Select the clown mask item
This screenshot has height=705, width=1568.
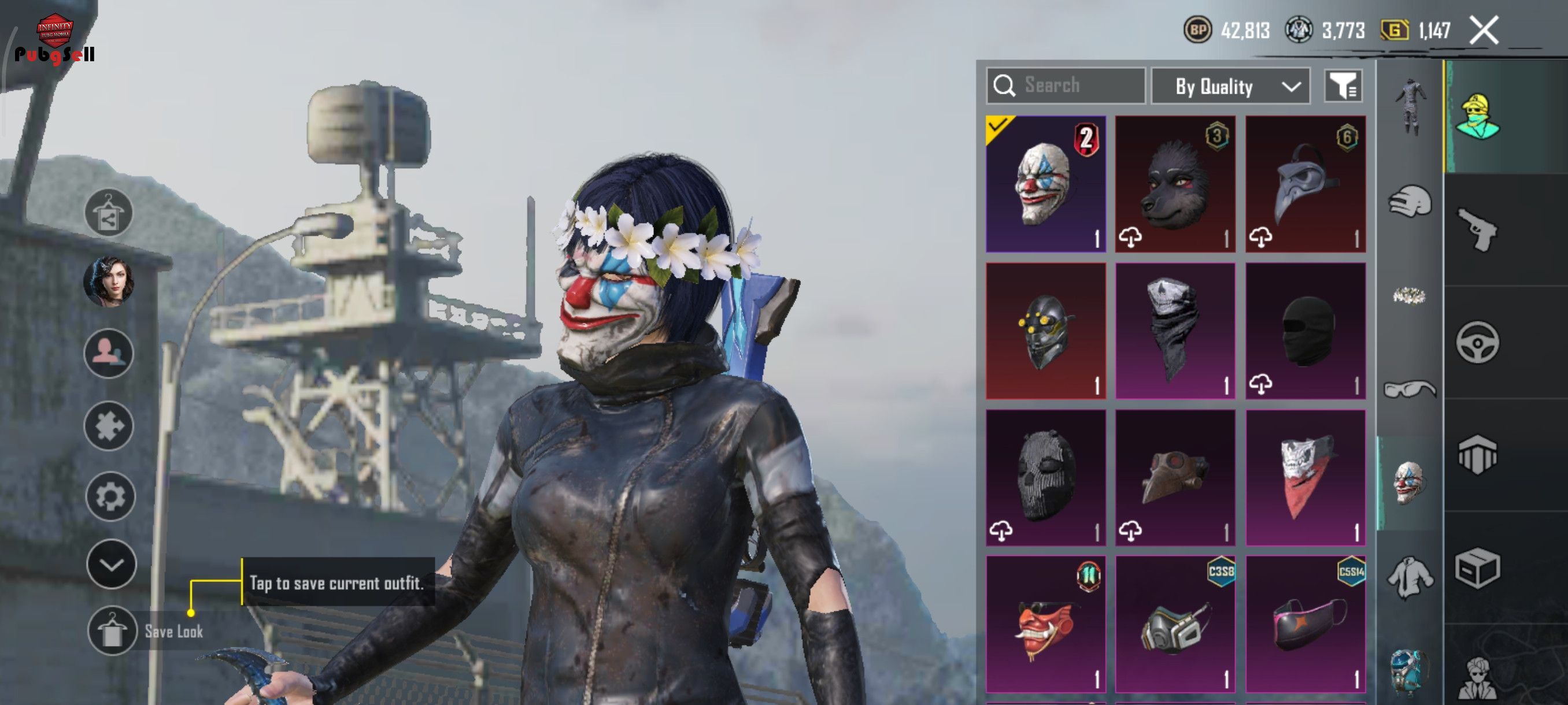pos(1045,184)
